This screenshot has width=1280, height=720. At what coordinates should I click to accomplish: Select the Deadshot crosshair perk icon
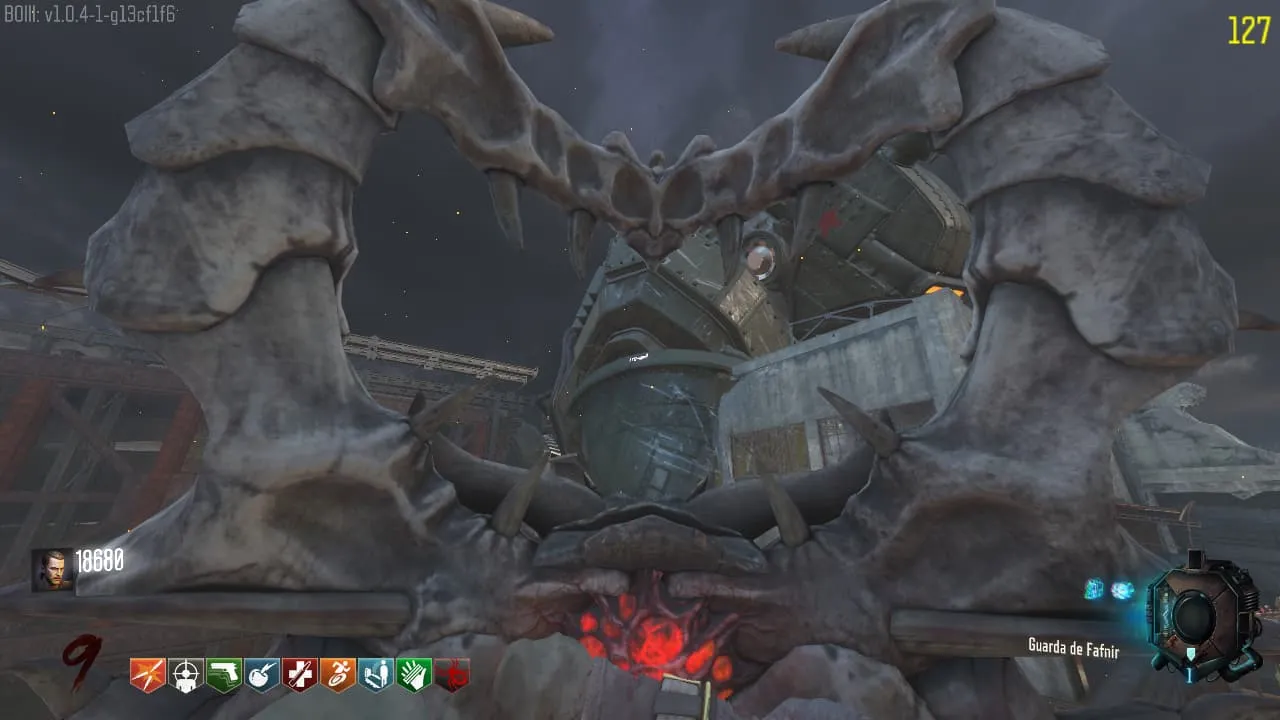point(186,675)
